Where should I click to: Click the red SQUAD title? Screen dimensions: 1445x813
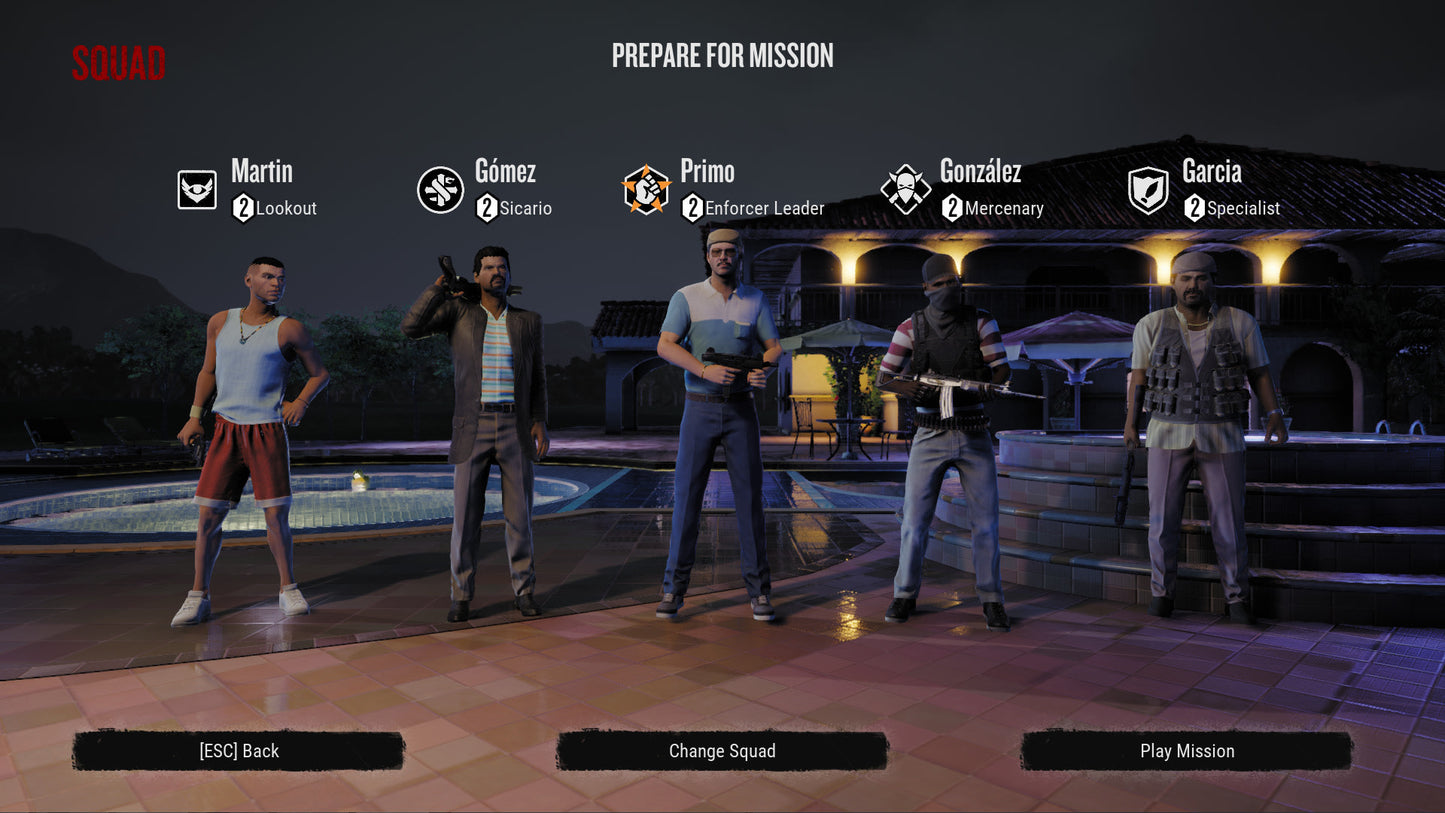click(x=117, y=63)
